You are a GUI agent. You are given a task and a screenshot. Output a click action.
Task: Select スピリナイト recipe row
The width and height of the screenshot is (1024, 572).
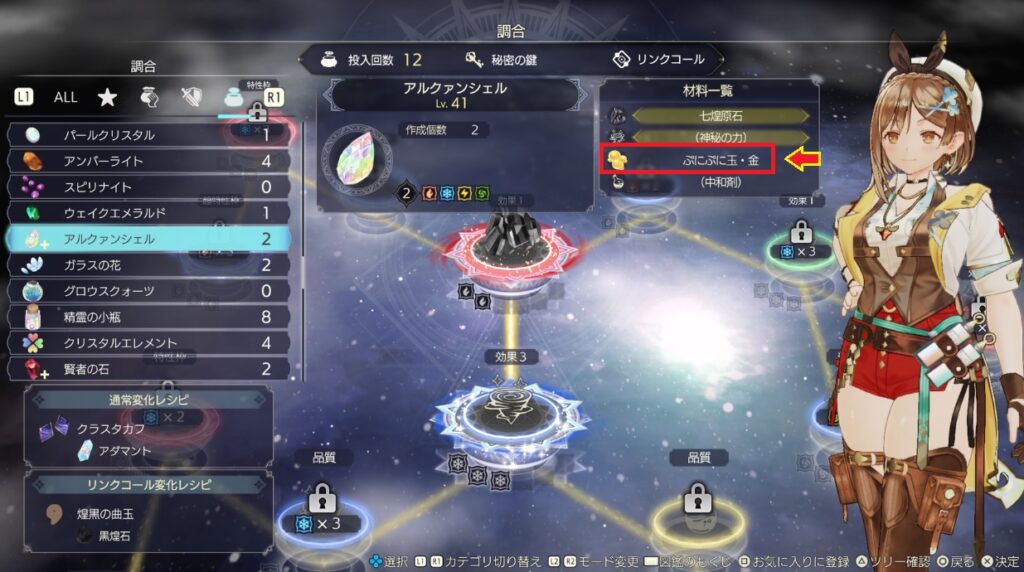click(150, 187)
